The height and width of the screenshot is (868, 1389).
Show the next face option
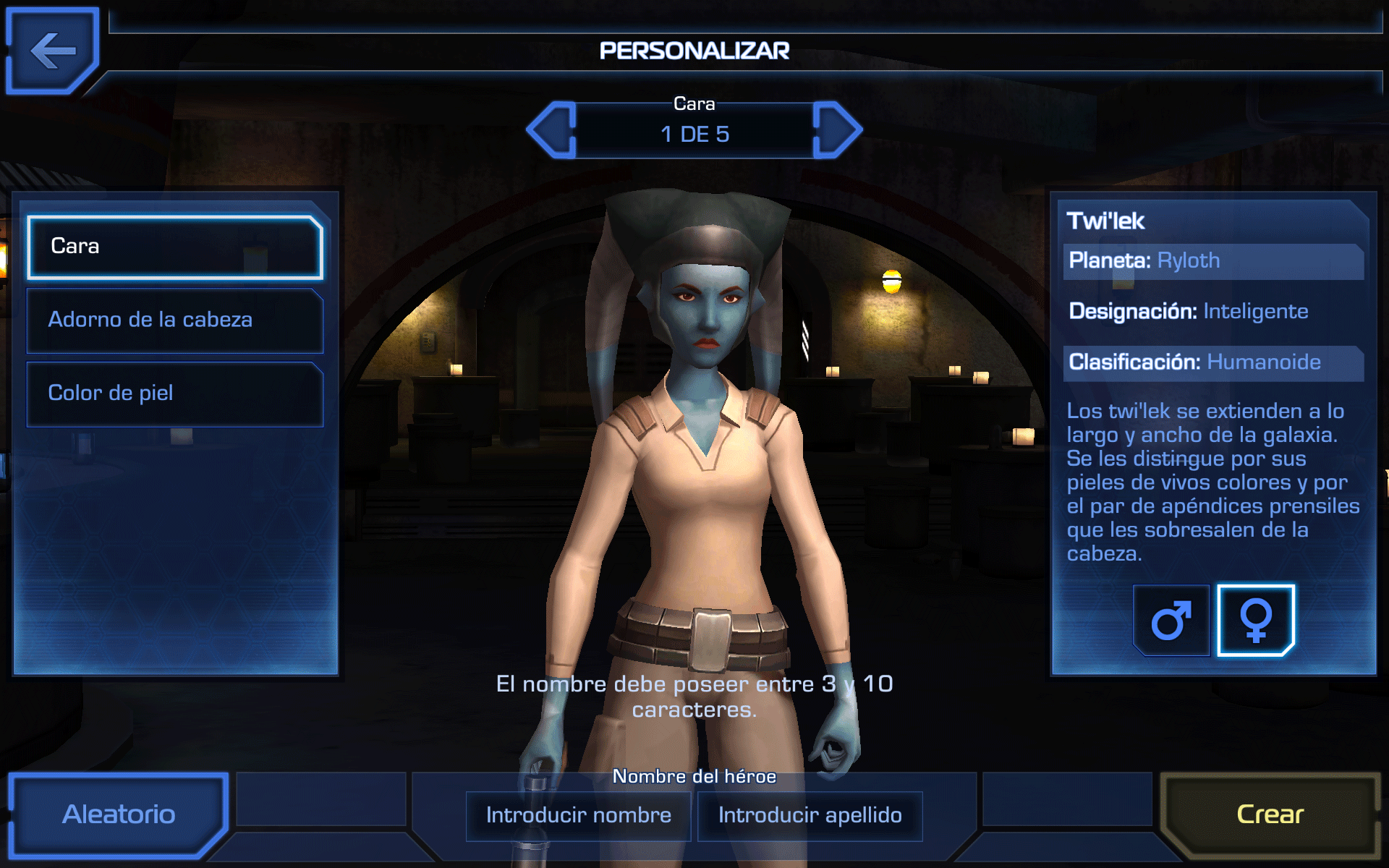click(837, 130)
